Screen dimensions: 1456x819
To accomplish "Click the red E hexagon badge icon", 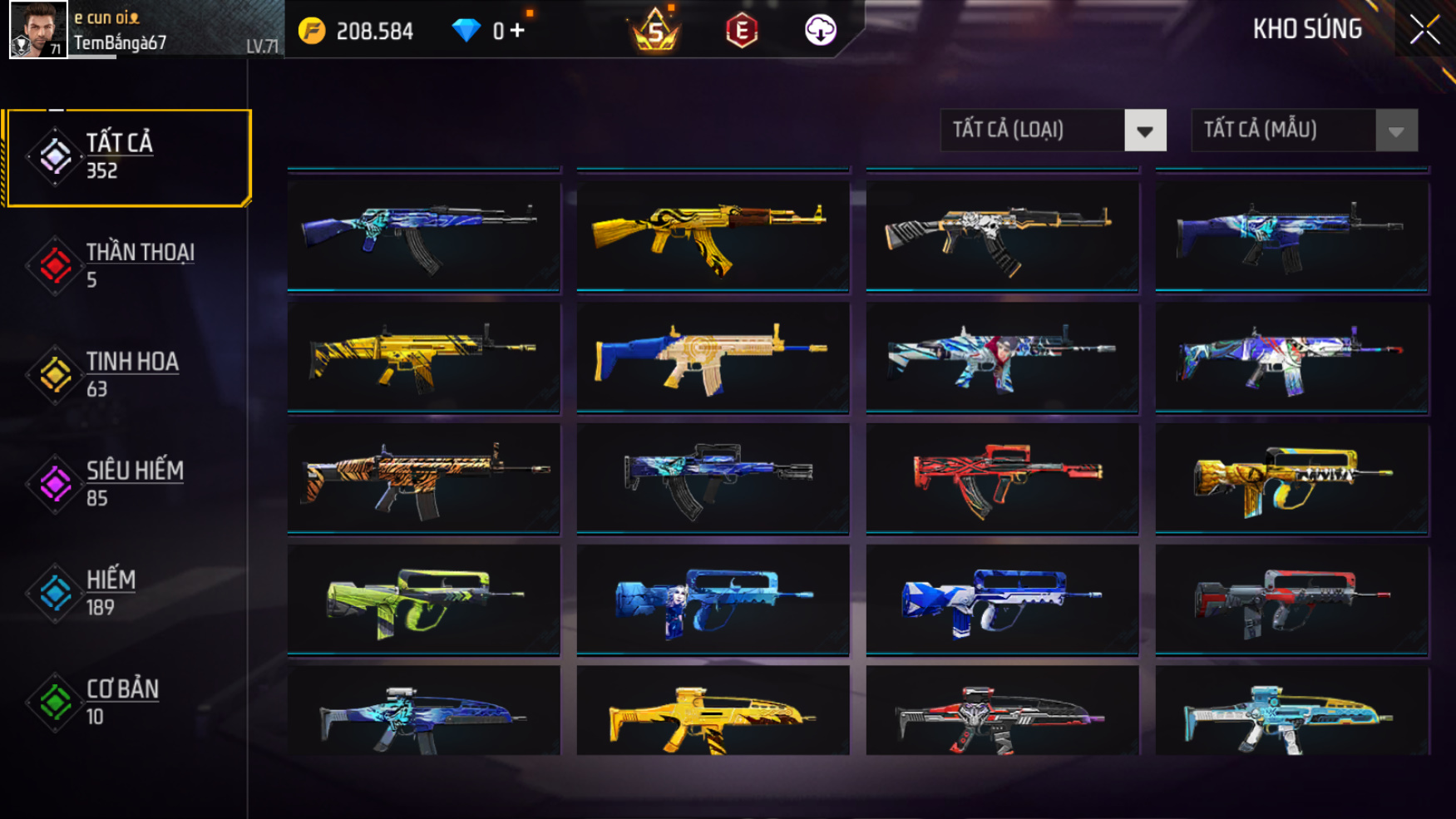I will tap(741, 32).
